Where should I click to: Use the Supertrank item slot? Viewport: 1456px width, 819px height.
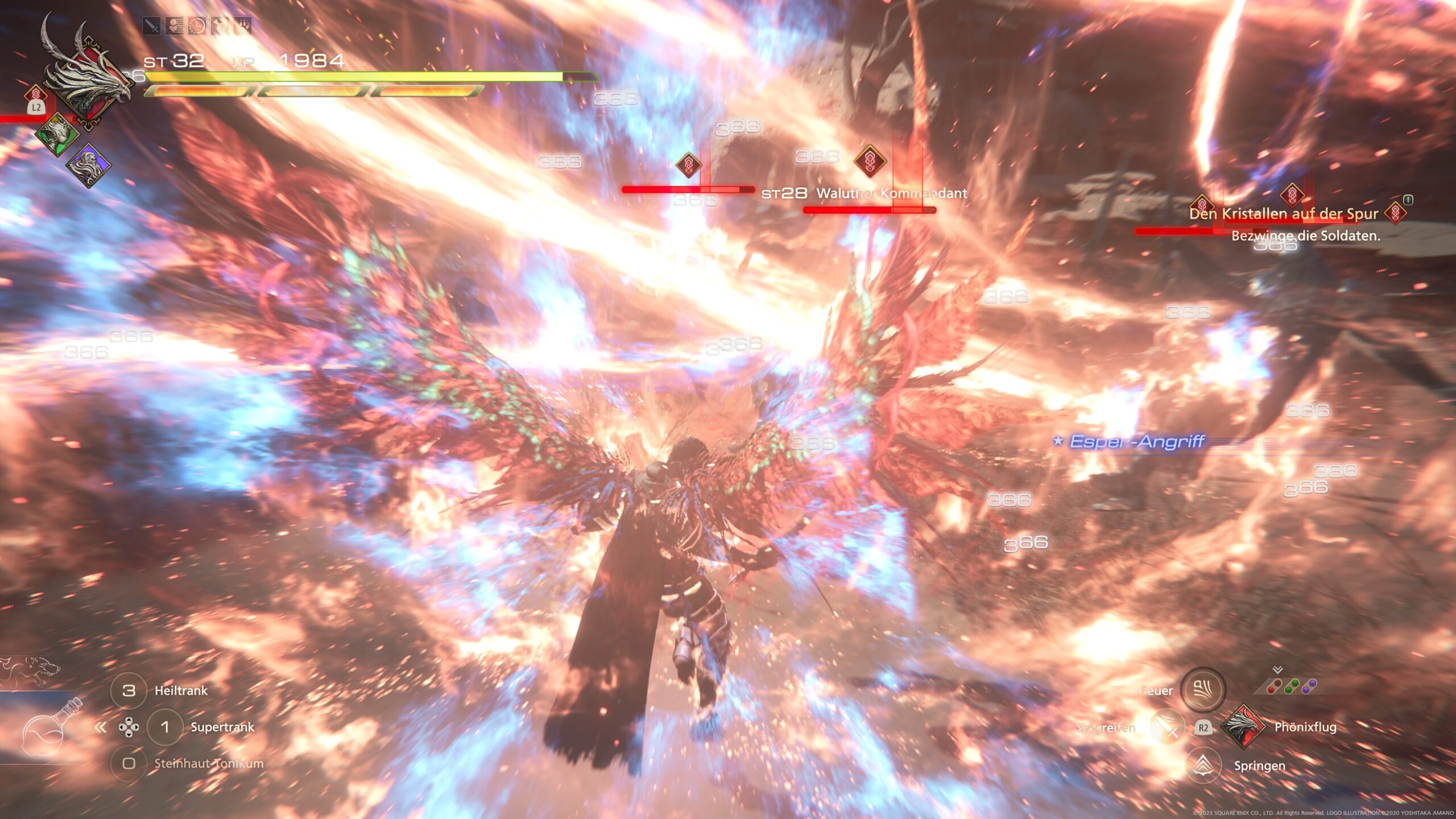click(x=165, y=727)
